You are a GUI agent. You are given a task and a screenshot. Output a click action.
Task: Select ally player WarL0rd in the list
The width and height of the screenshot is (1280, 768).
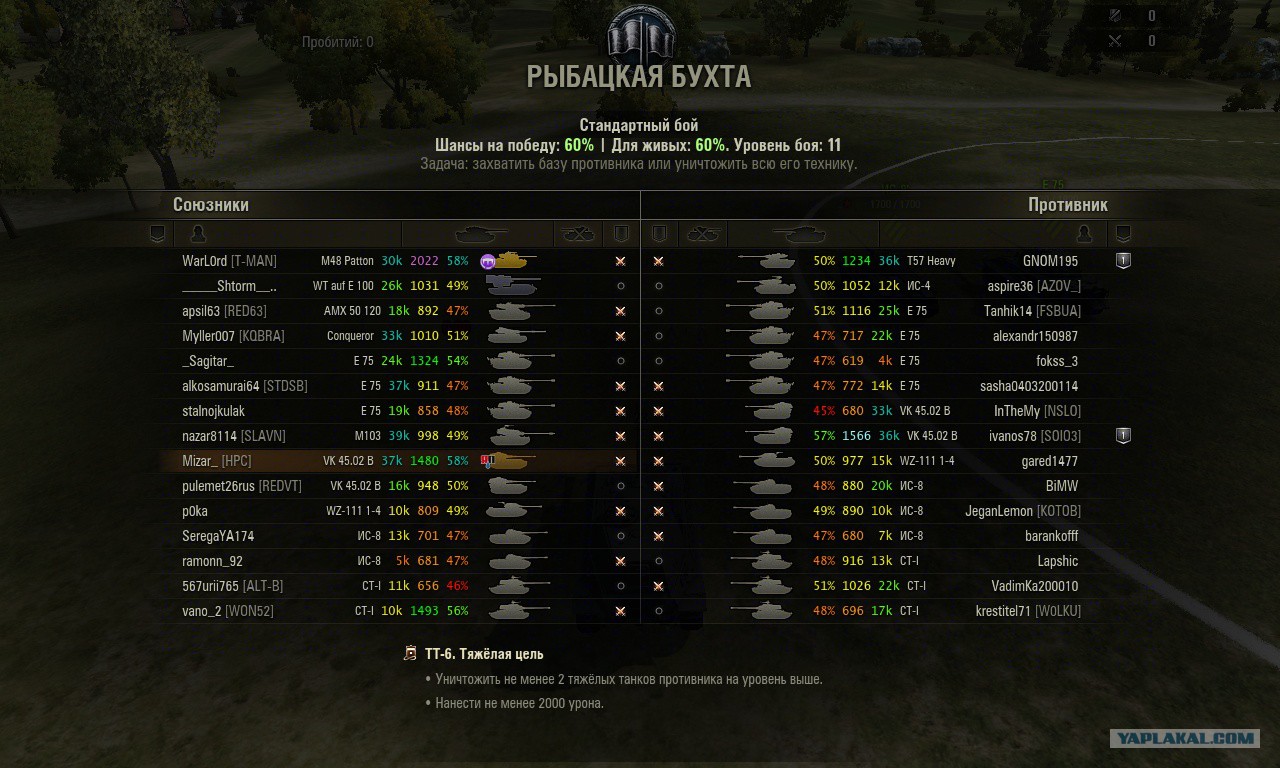coord(229,261)
